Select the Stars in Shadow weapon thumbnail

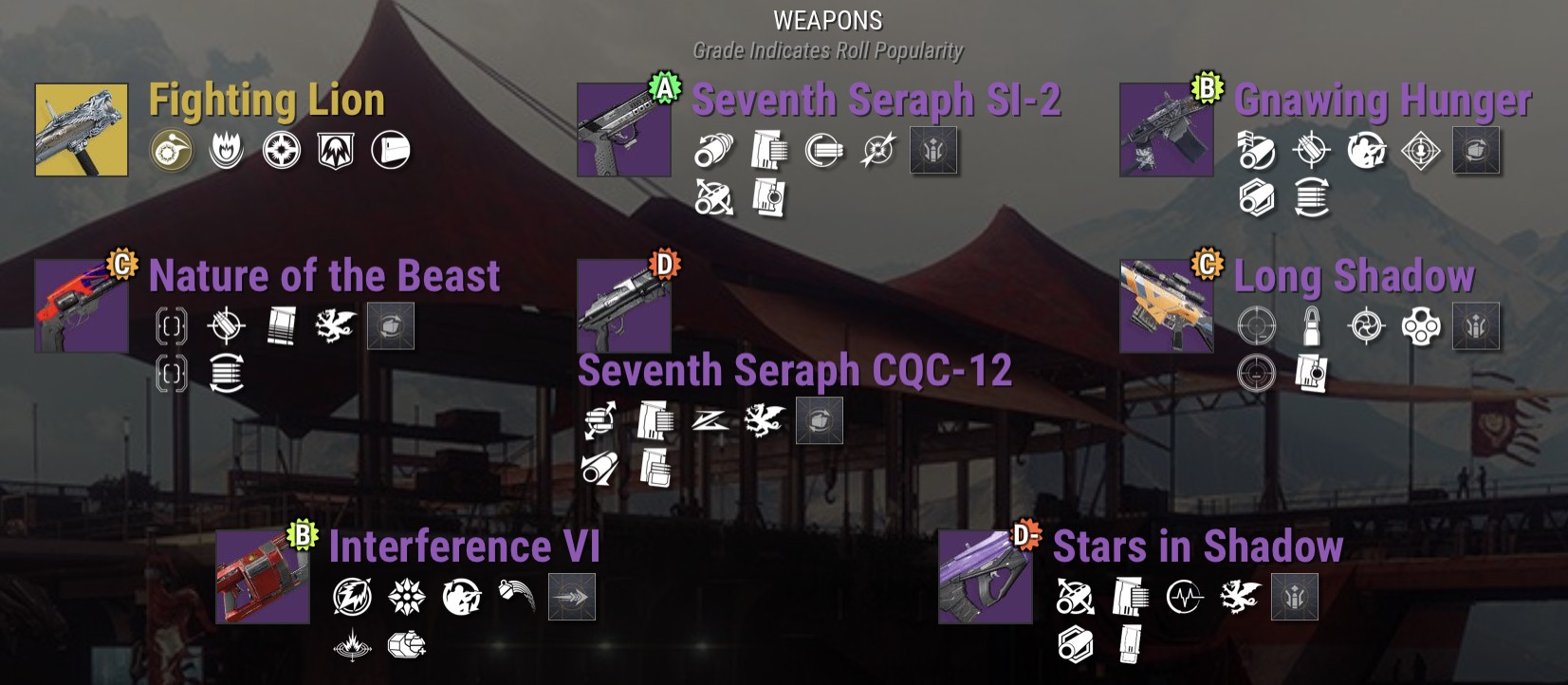click(986, 576)
